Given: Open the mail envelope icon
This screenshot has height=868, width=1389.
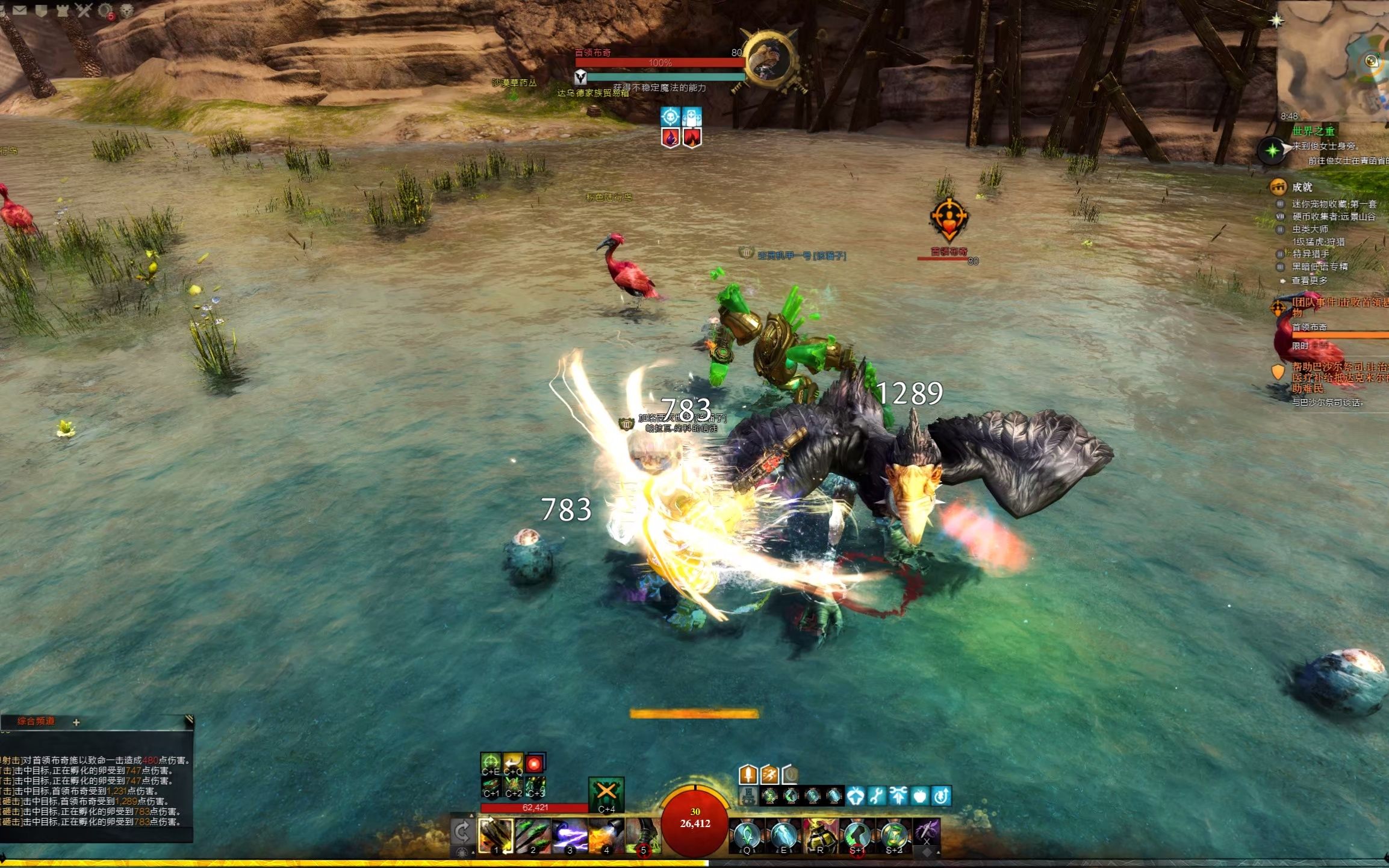Looking at the screenshot, I should (x=19, y=10).
